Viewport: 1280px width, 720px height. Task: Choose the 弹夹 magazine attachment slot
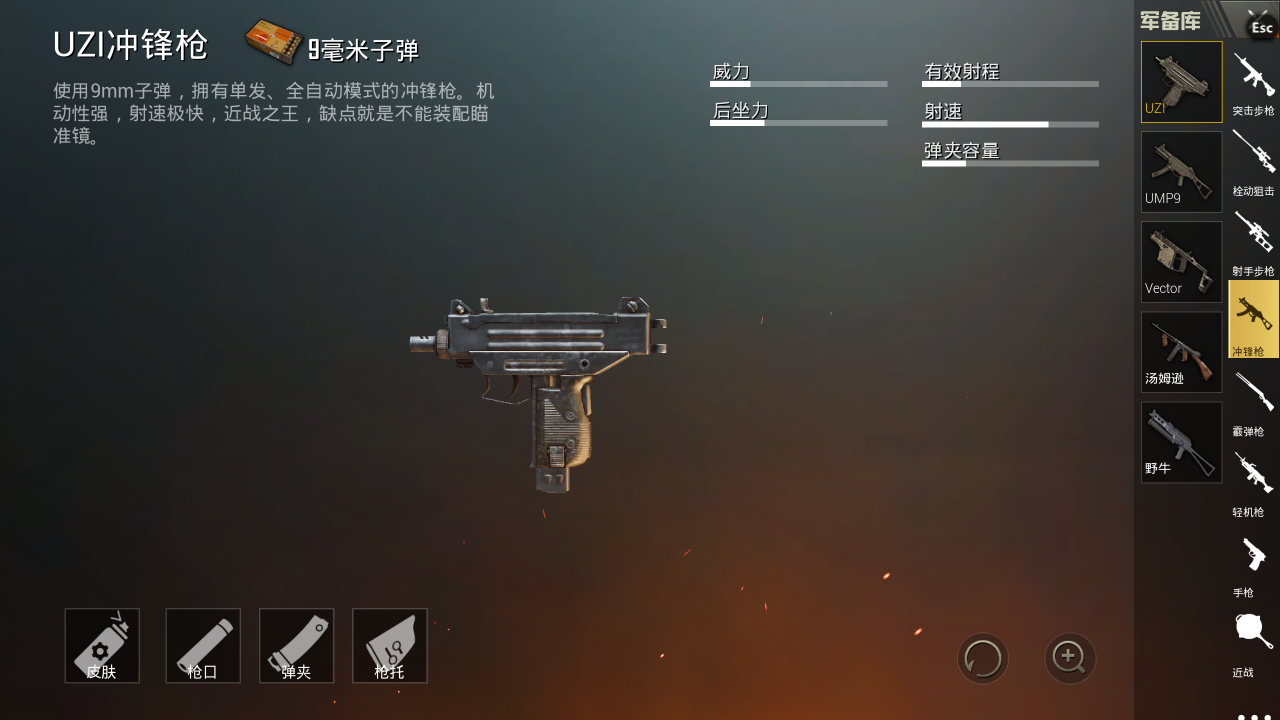(296, 646)
